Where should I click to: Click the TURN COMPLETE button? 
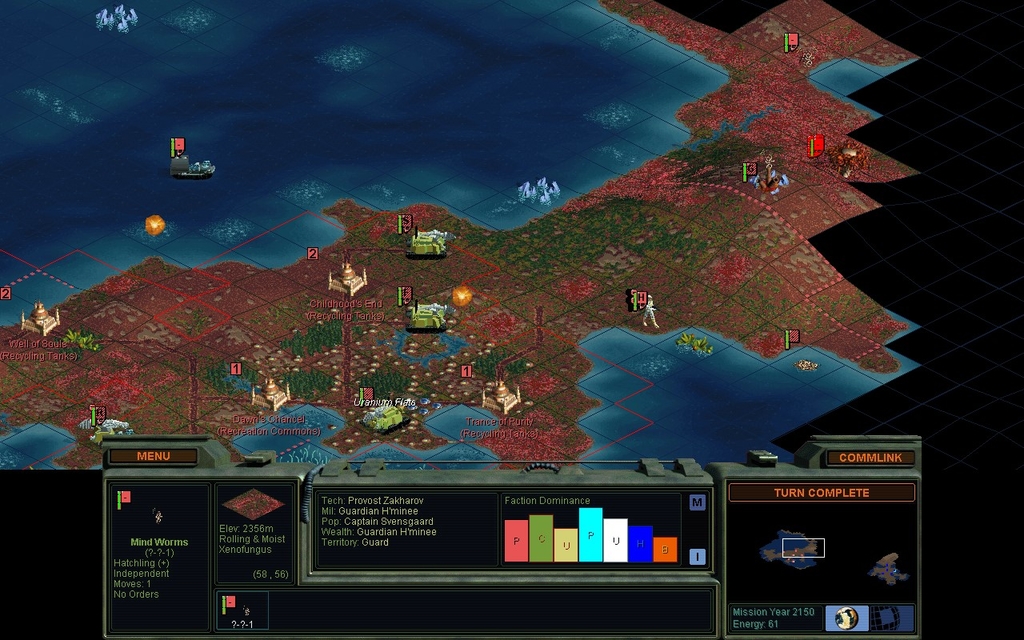click(821, 493)
